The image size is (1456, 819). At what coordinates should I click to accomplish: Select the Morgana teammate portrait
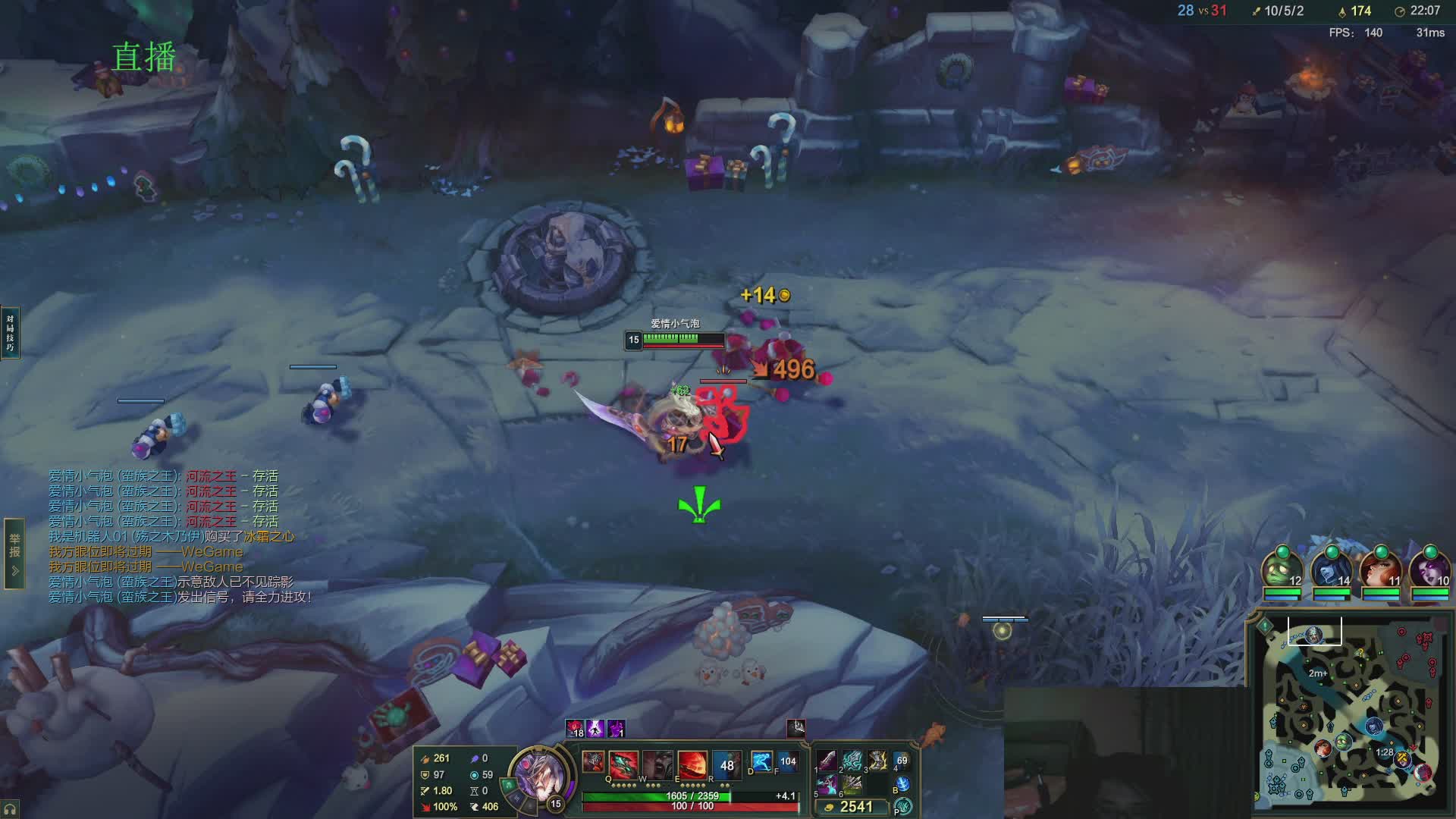1429,570
